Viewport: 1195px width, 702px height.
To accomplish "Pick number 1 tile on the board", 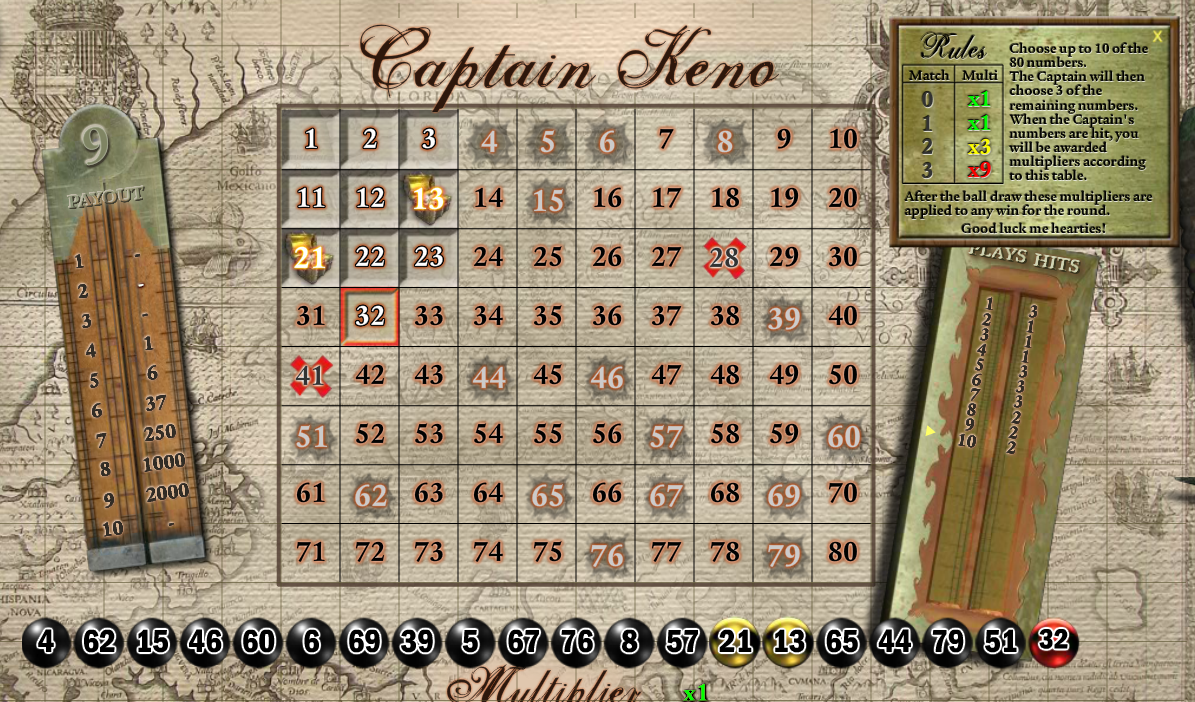I will (311, 139).
